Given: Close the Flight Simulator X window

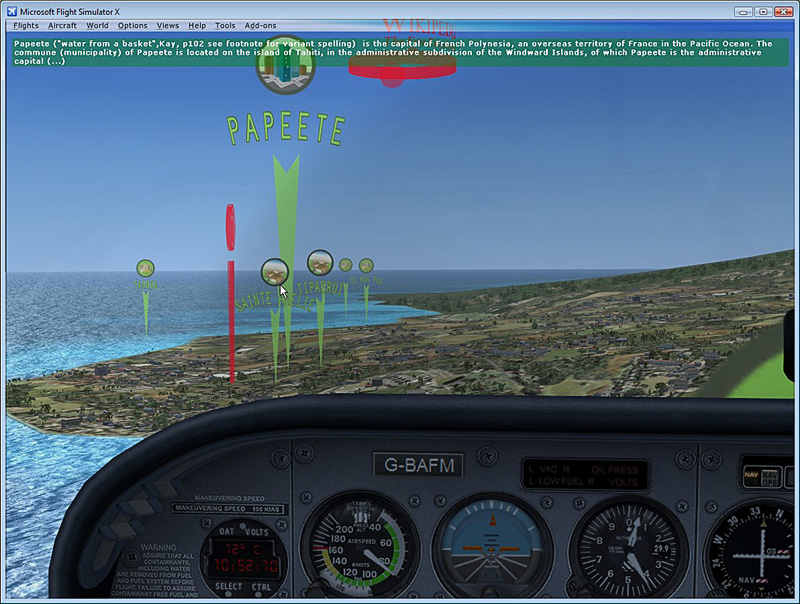Looking at the screenshot, I should (784, 10).
